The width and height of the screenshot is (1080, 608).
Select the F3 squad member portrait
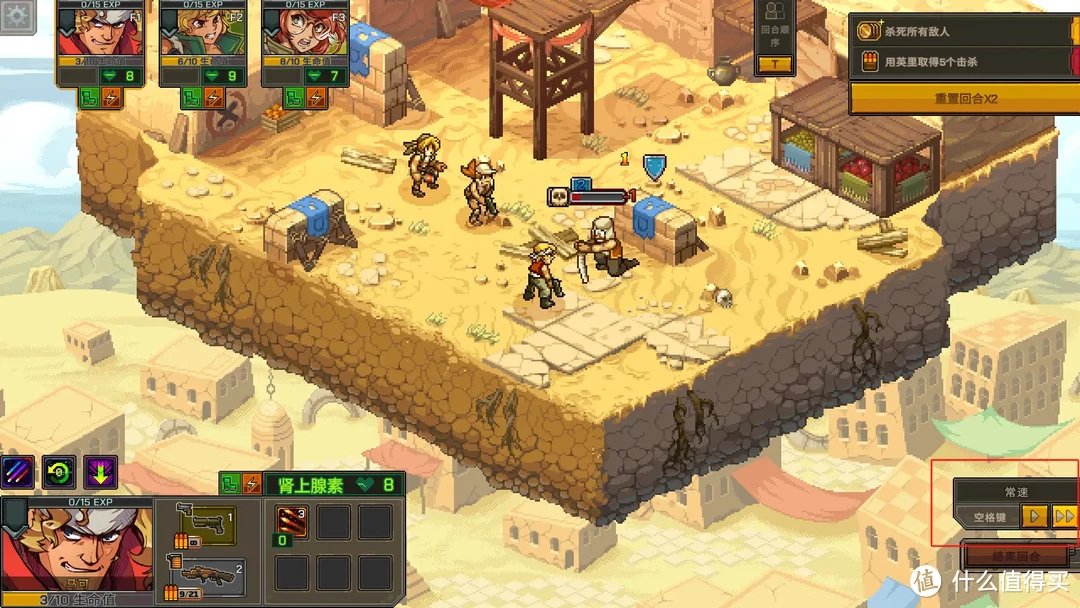point(305,36)
